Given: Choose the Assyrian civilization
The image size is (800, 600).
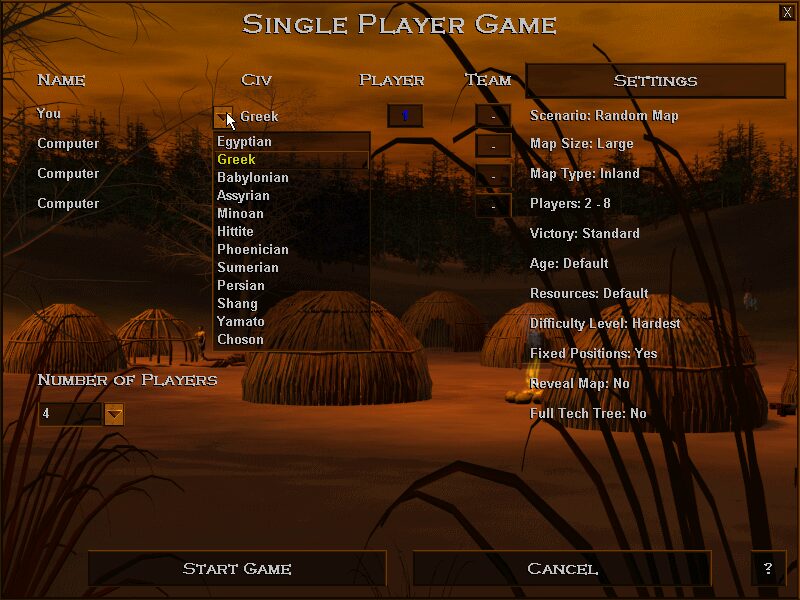Looking at the screenshot, I should 243,196.
